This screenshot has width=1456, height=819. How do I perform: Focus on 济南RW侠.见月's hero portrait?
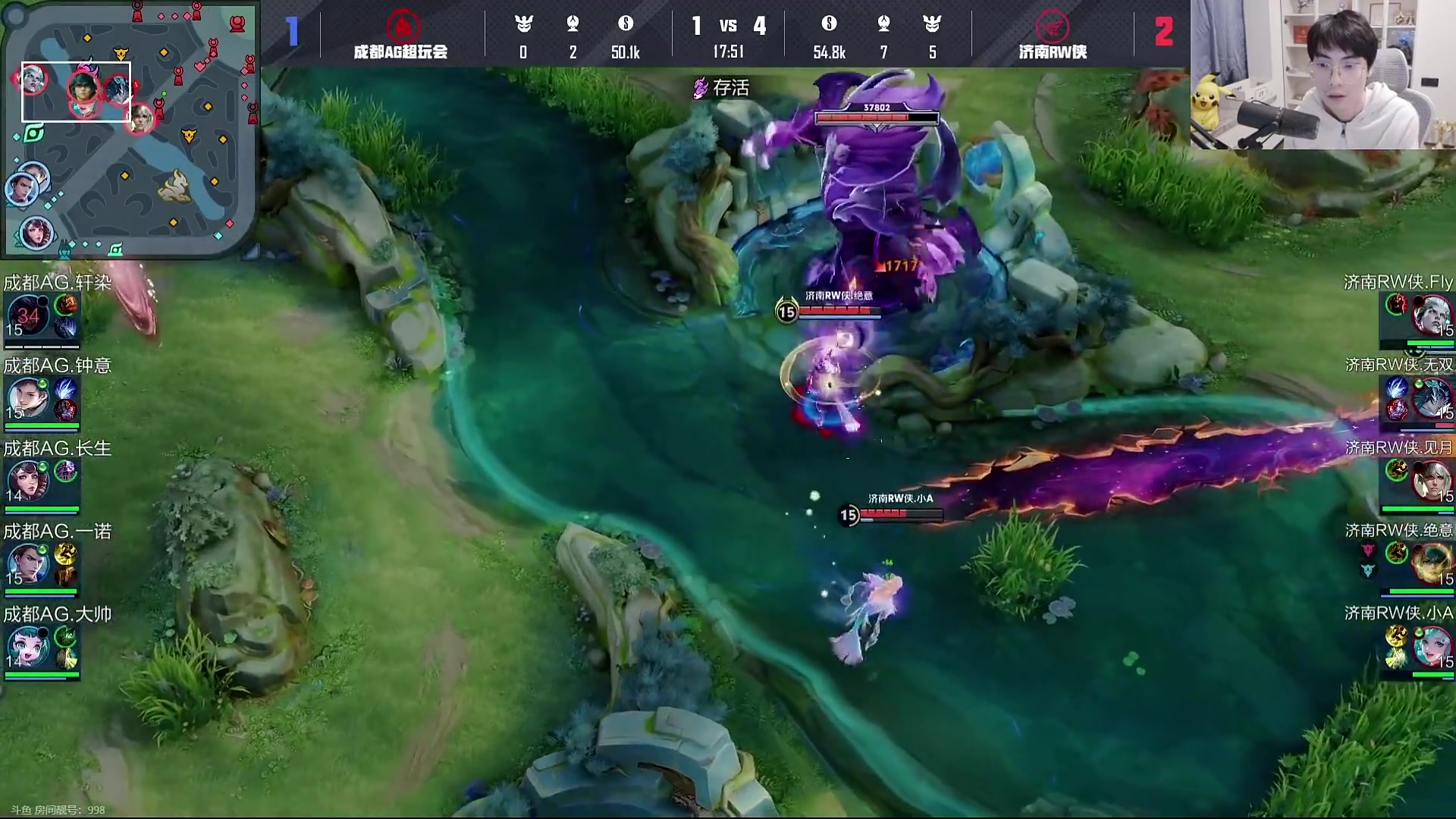[x=1431, y=481]
